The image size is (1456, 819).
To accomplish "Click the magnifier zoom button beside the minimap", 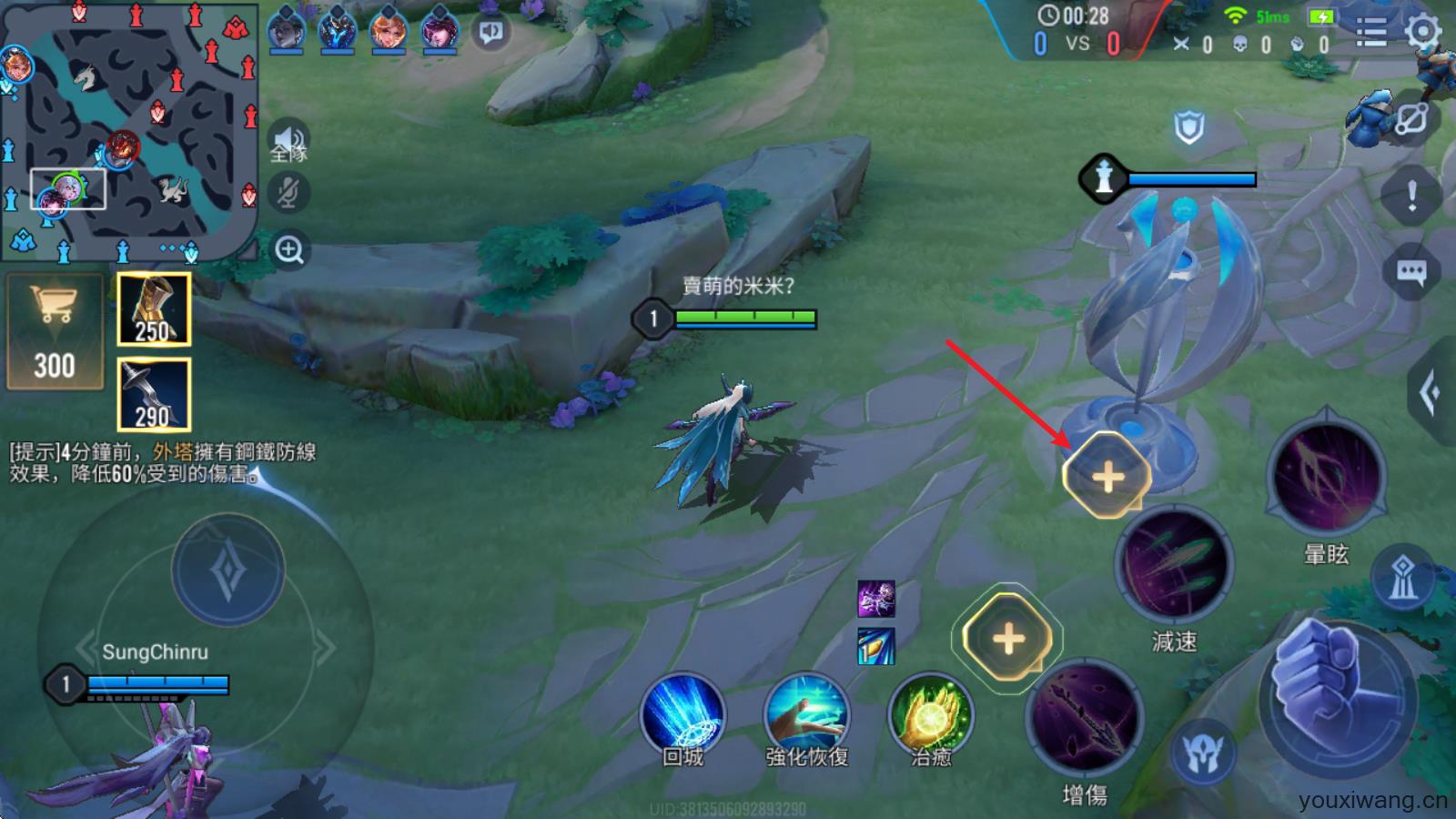I will [289, 249].
